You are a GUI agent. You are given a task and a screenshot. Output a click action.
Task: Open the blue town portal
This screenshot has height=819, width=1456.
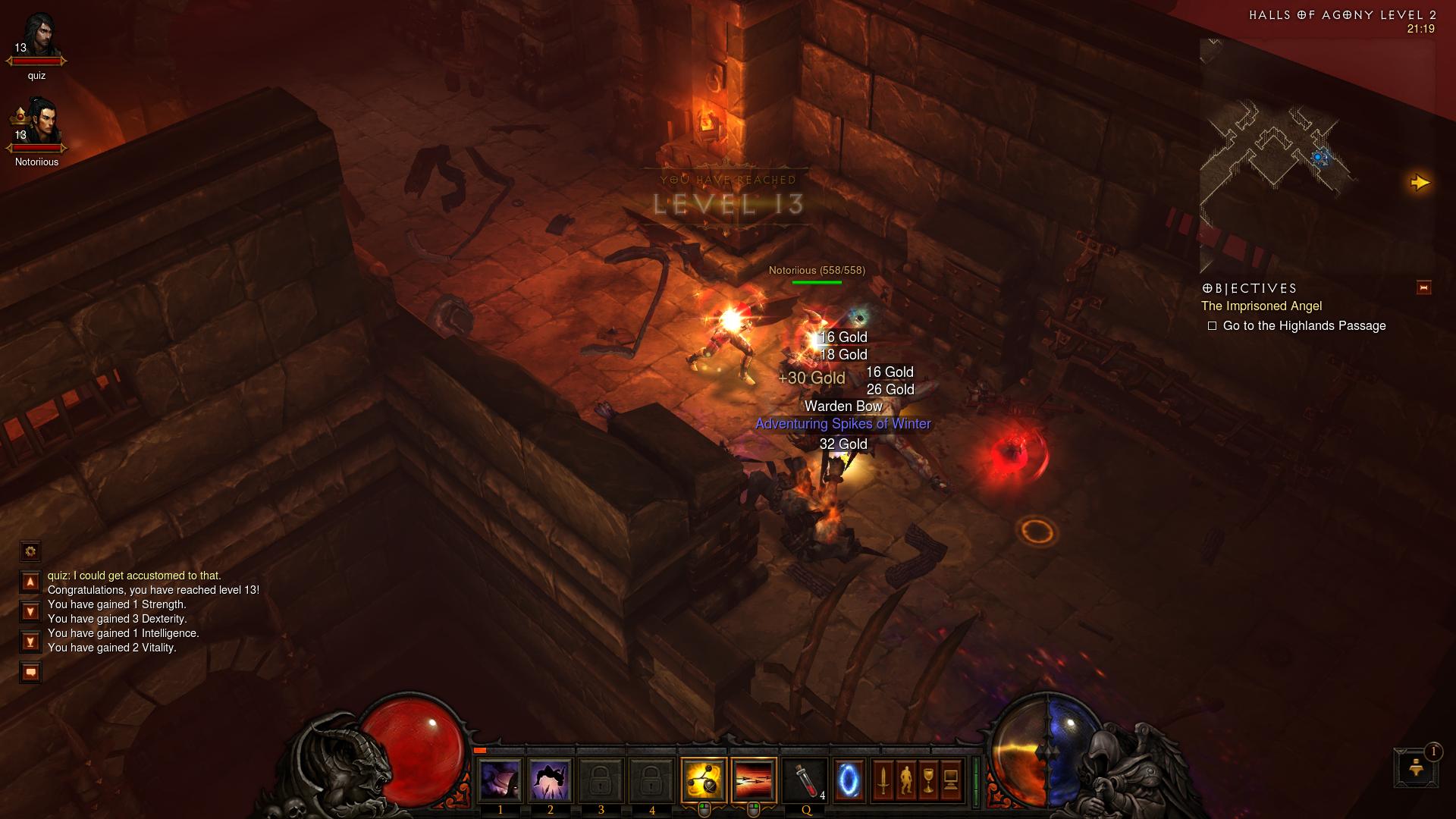point(848,780)
